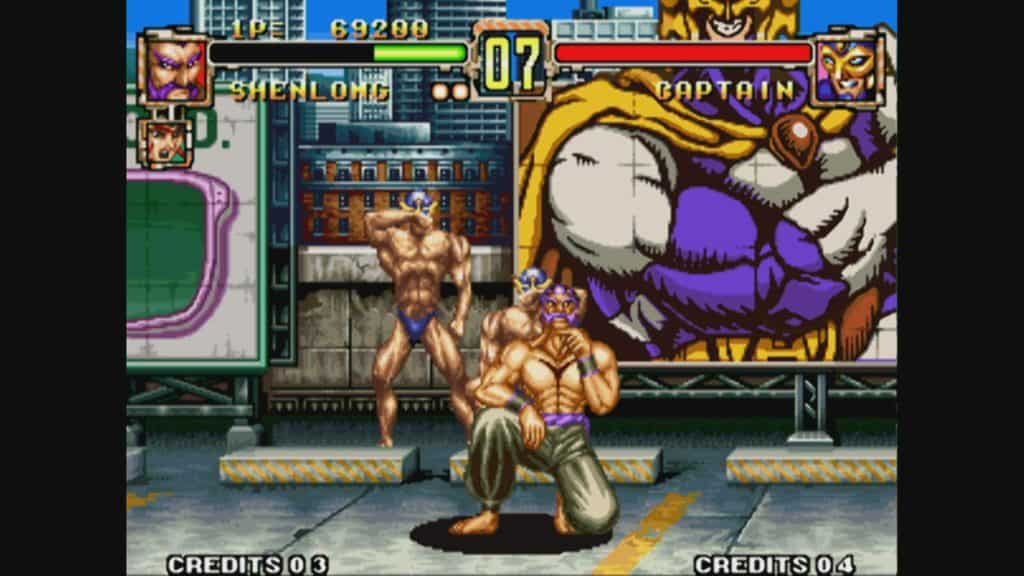Select the Captain opponent portrait

(x=848, y=68)
